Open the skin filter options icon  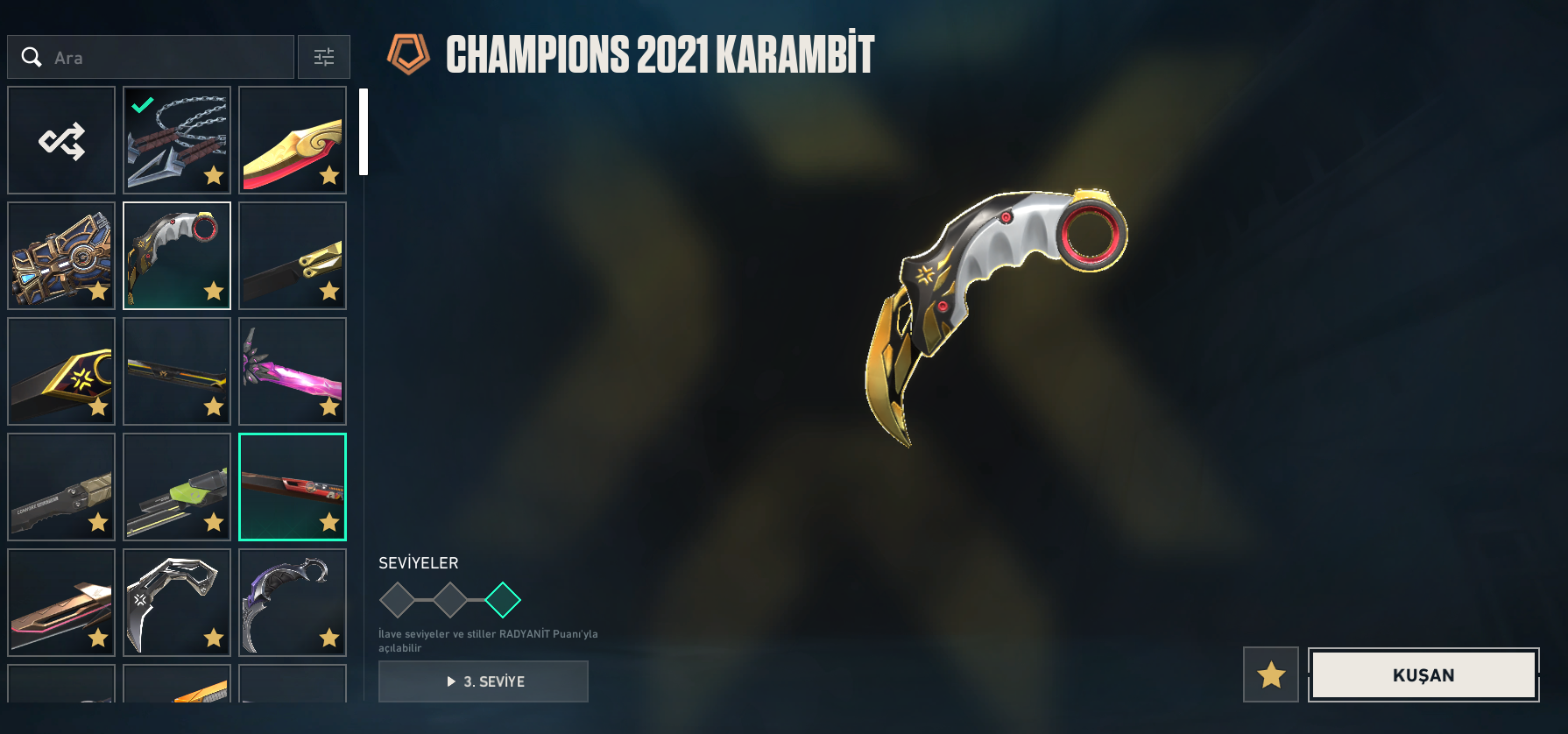pos(324,56)
